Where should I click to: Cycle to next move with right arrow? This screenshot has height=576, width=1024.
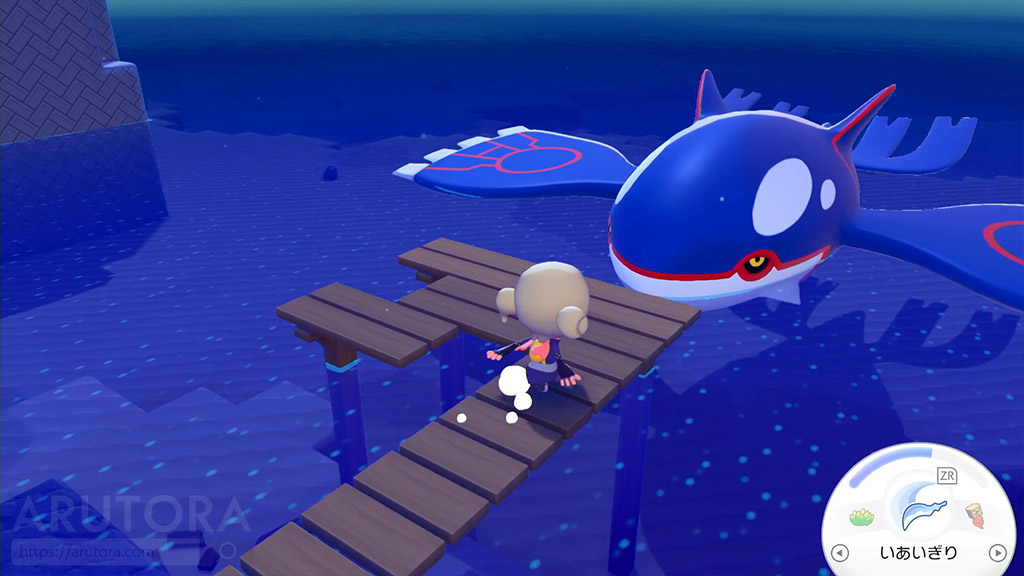(x=996, y=552)
